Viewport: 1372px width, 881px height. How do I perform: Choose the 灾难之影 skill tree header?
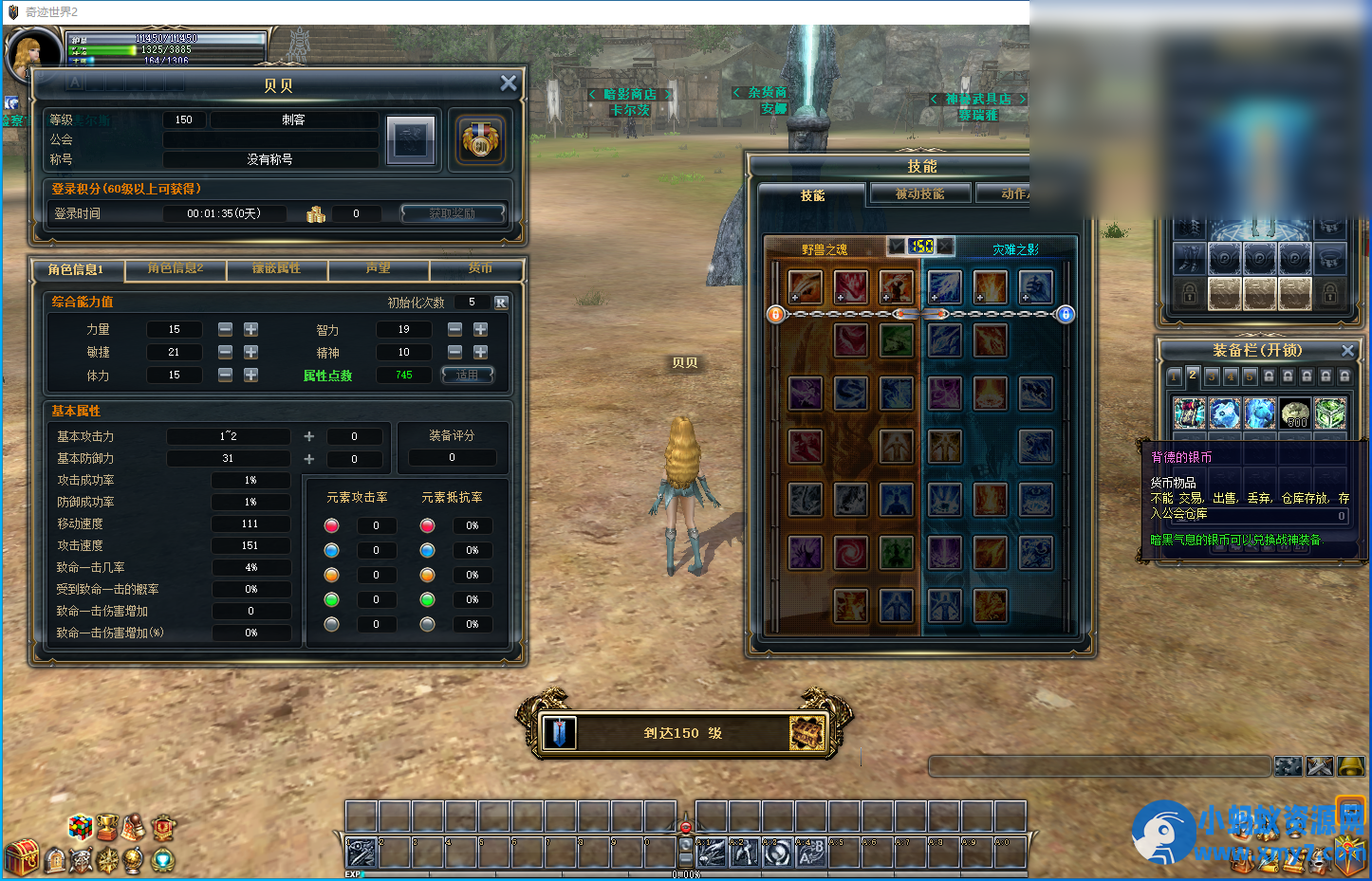coord(1015,249)
